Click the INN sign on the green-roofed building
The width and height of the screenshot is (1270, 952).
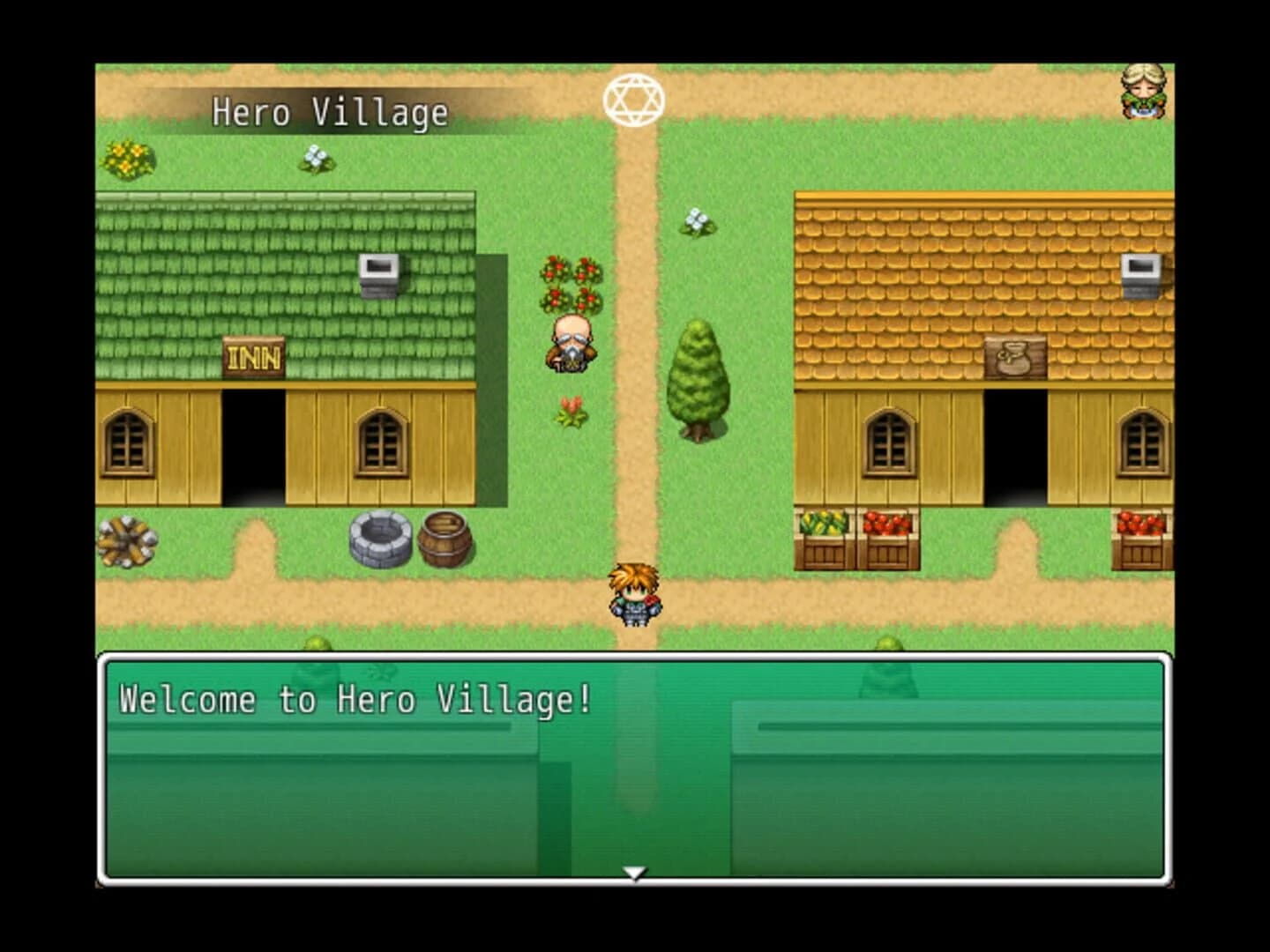point(255,356)
